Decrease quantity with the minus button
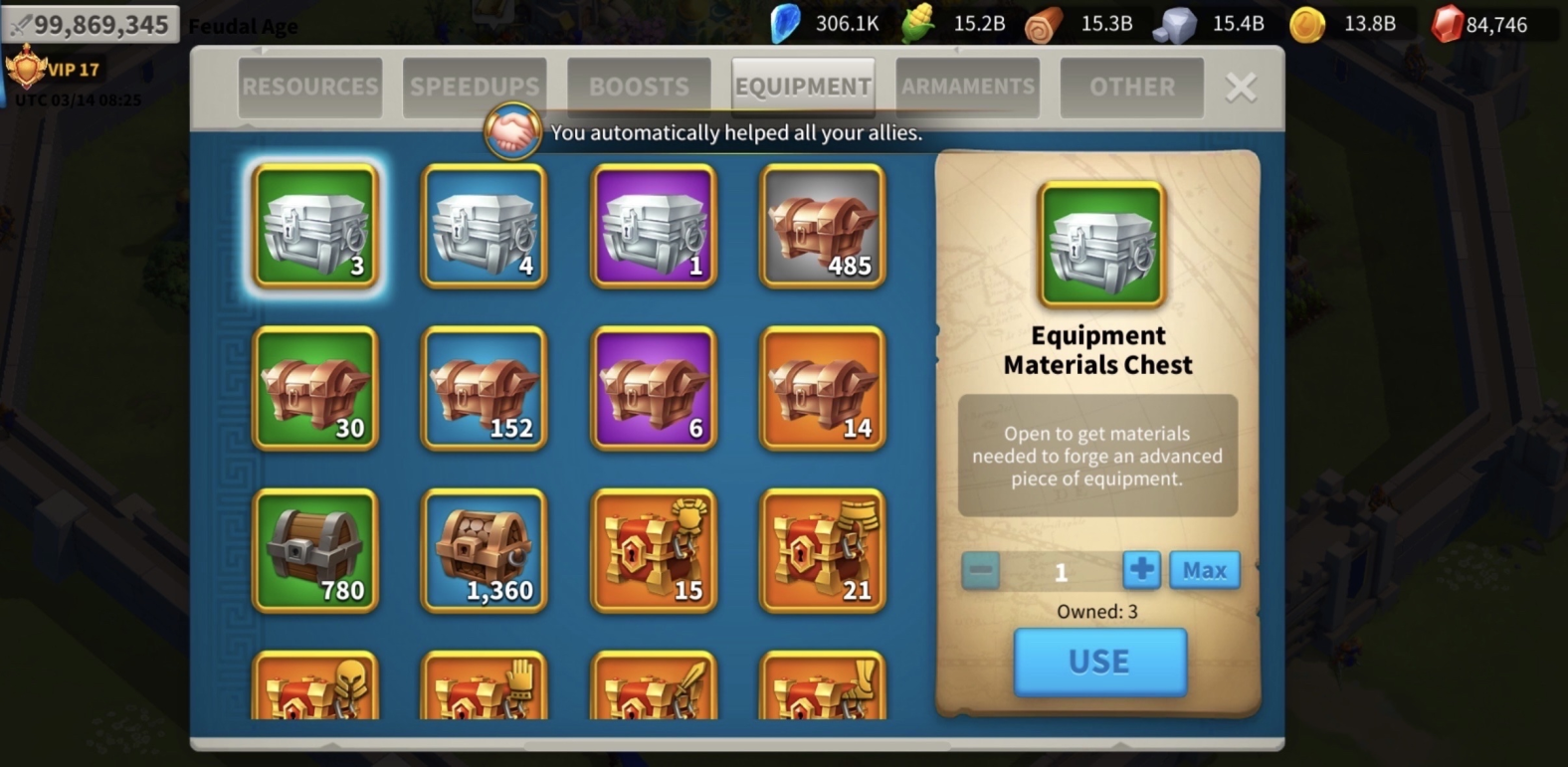This screenshot has width=1568, height=767. 981,570
